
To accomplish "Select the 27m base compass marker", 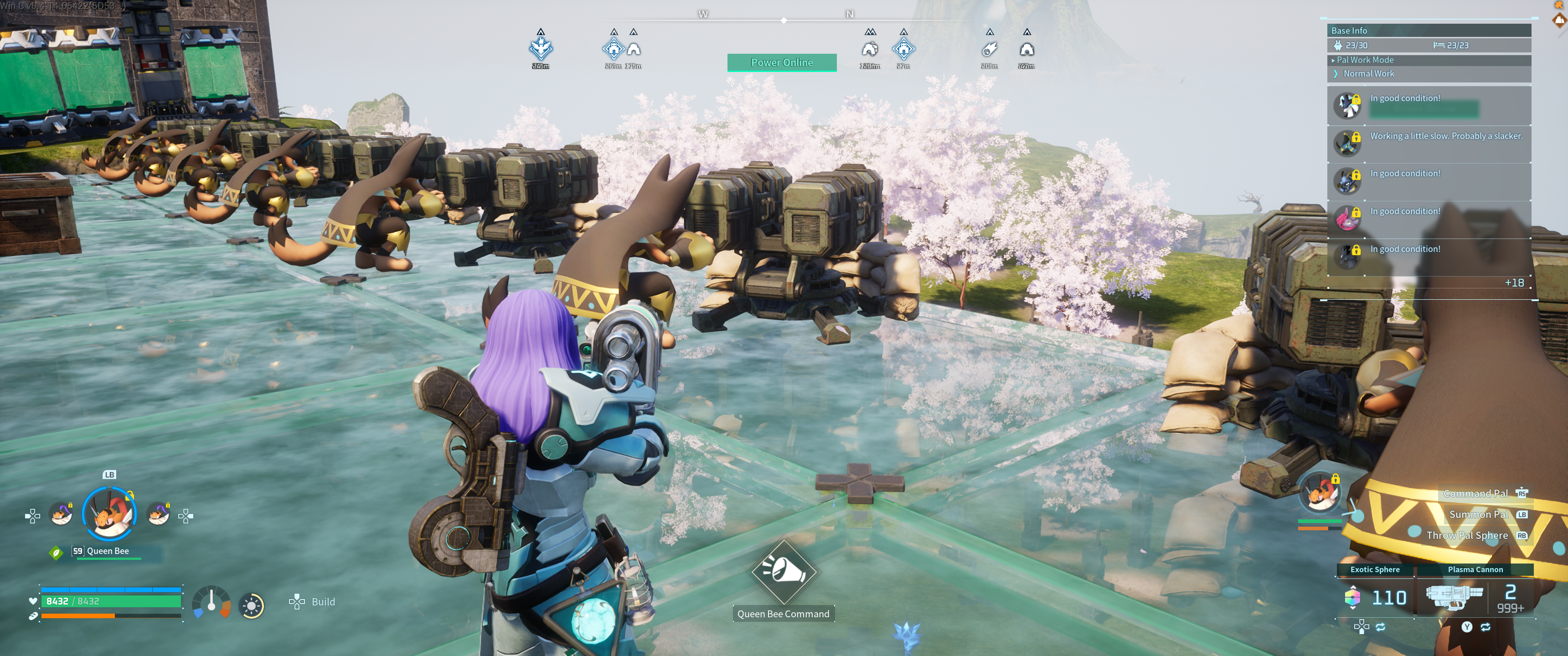I will (903, 48).
